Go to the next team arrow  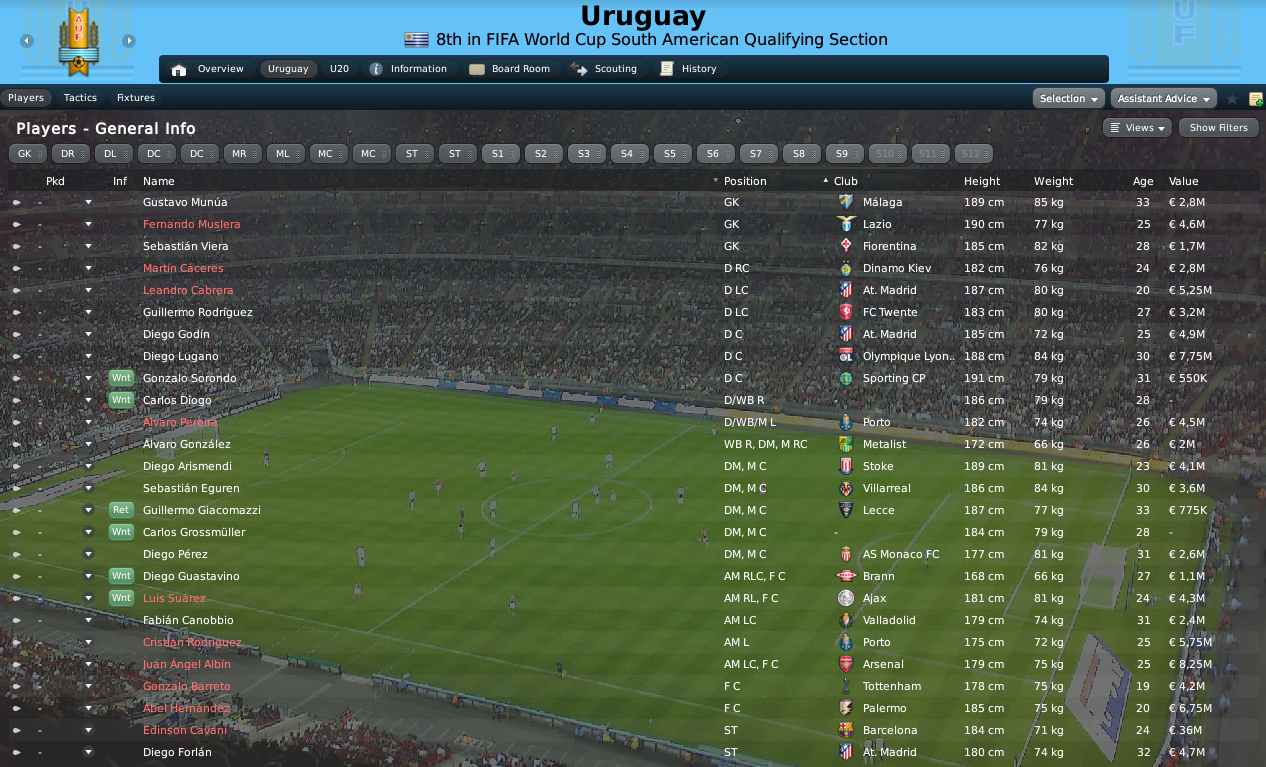point(129,41)
